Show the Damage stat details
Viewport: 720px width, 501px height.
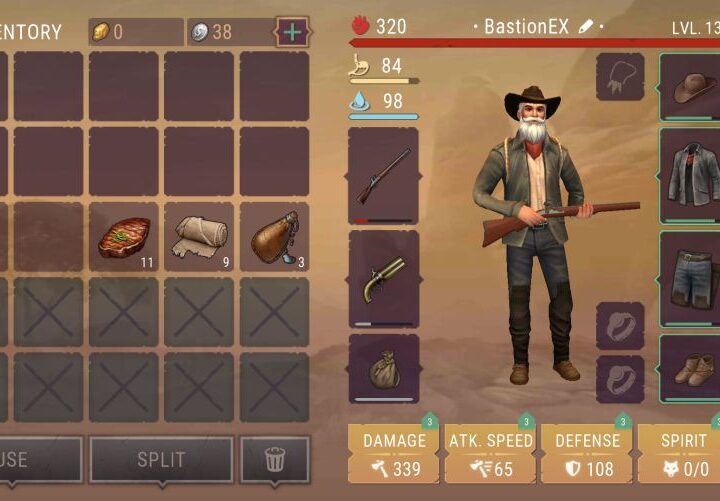point(394,454)
